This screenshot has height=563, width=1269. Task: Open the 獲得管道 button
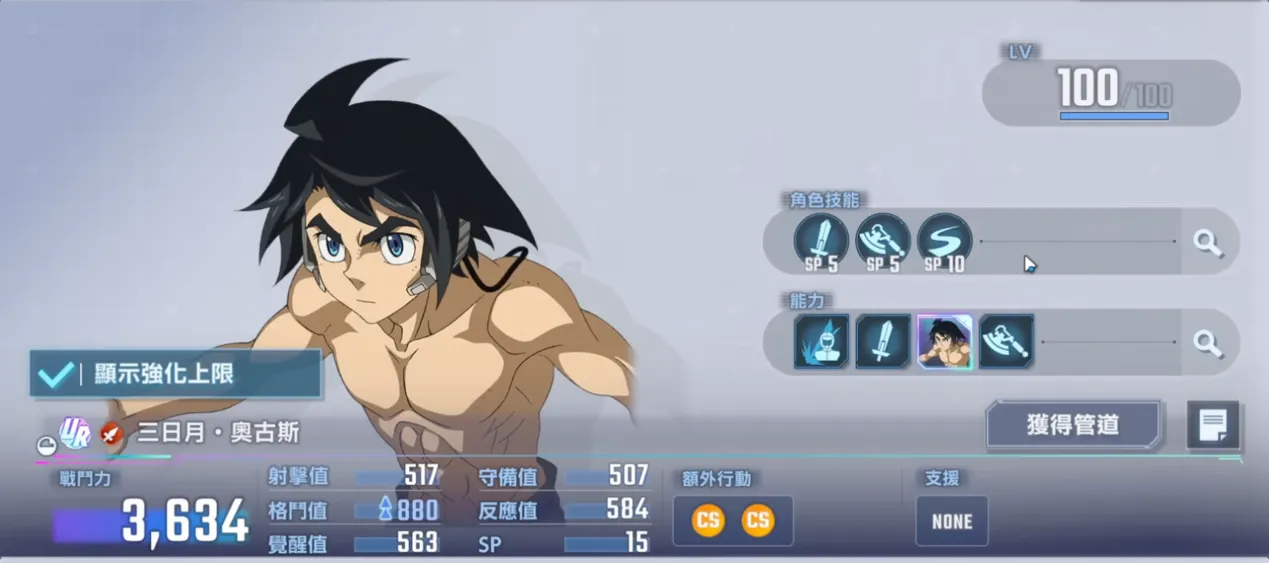click(x=1073, y=425)
